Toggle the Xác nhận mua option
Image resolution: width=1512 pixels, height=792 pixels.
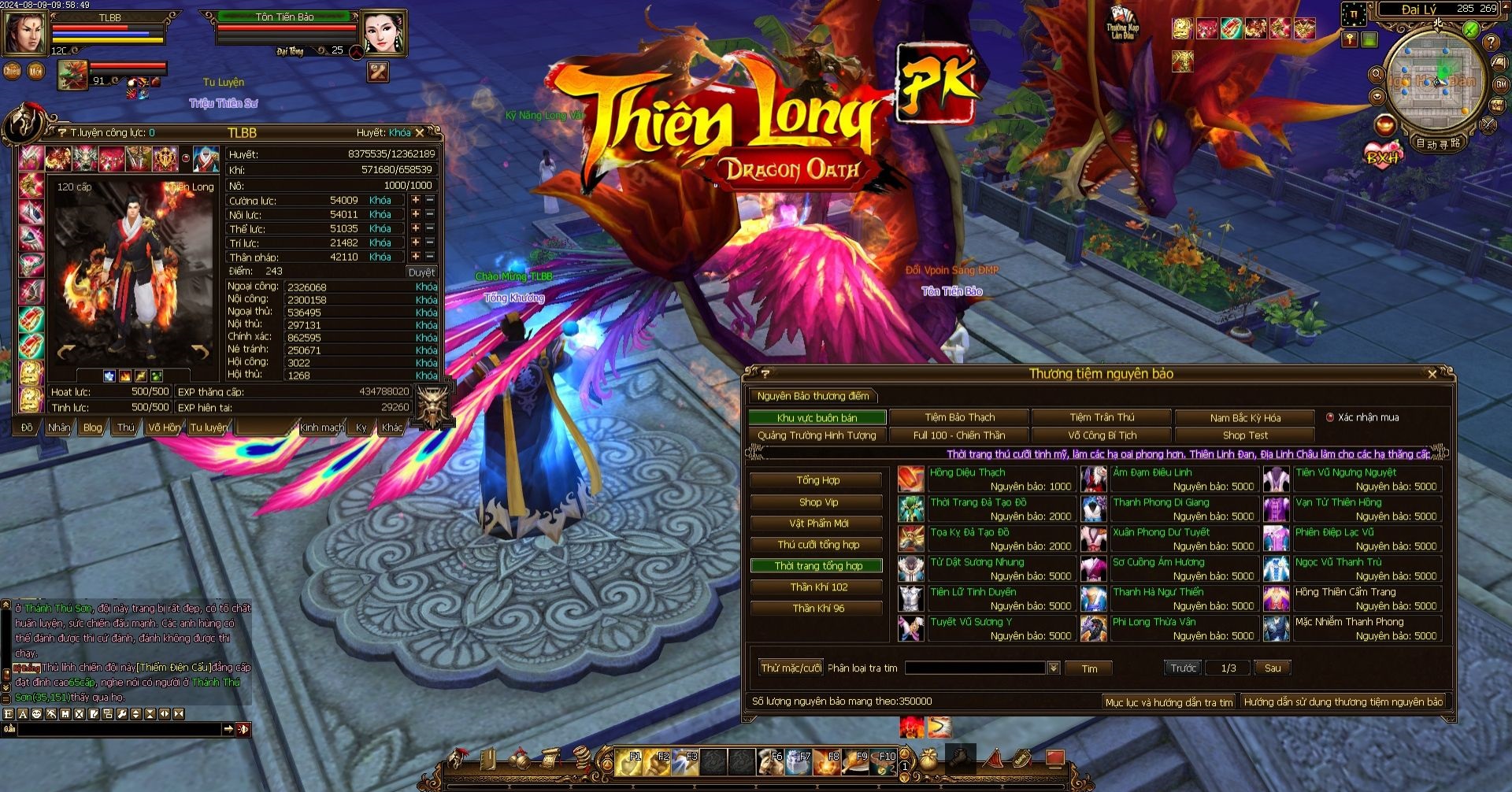tap(1330, 417)
